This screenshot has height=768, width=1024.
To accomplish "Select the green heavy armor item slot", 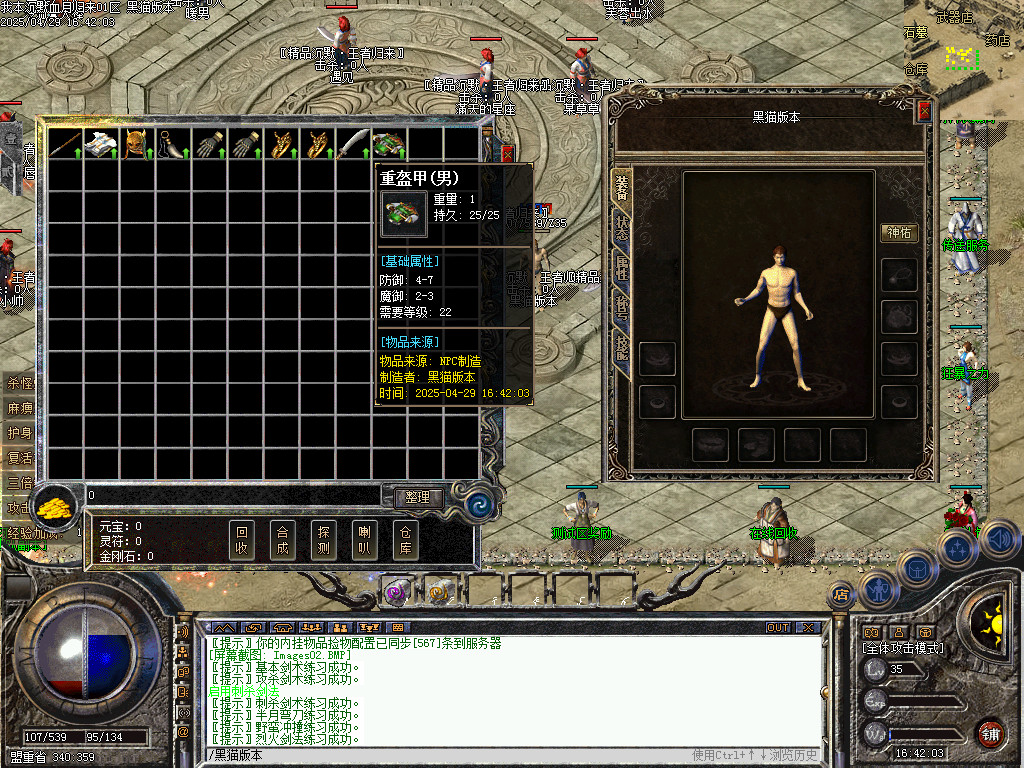I will pyautogui.click(x=388, y=145).
